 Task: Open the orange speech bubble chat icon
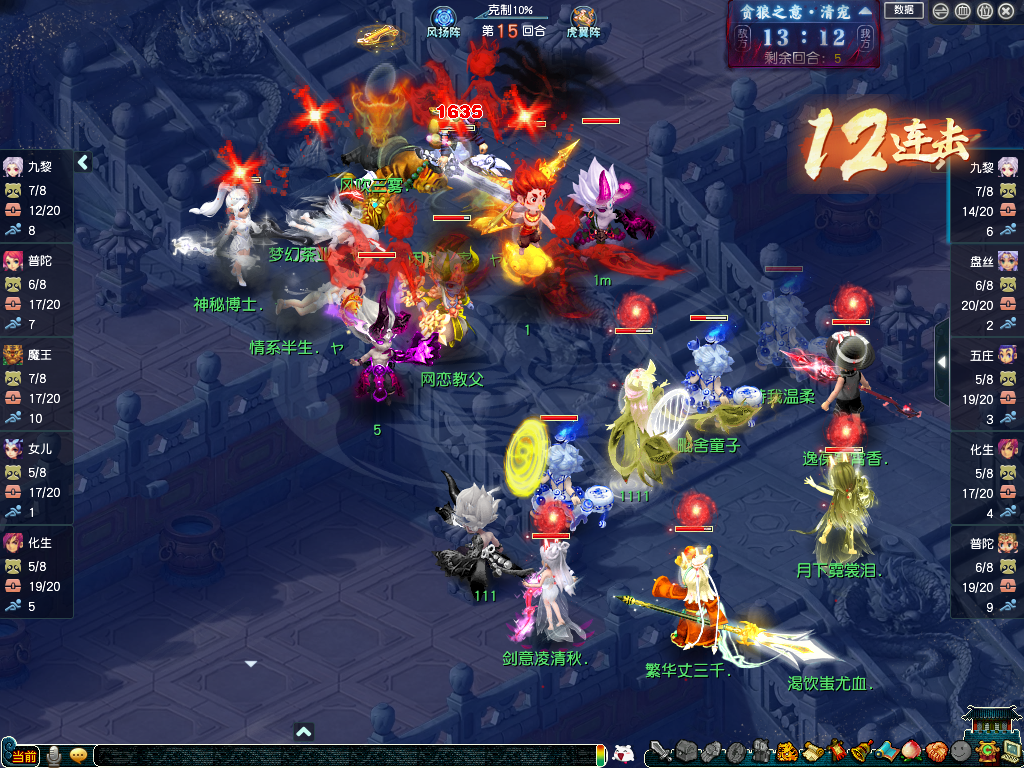click(x=77, y=755)
